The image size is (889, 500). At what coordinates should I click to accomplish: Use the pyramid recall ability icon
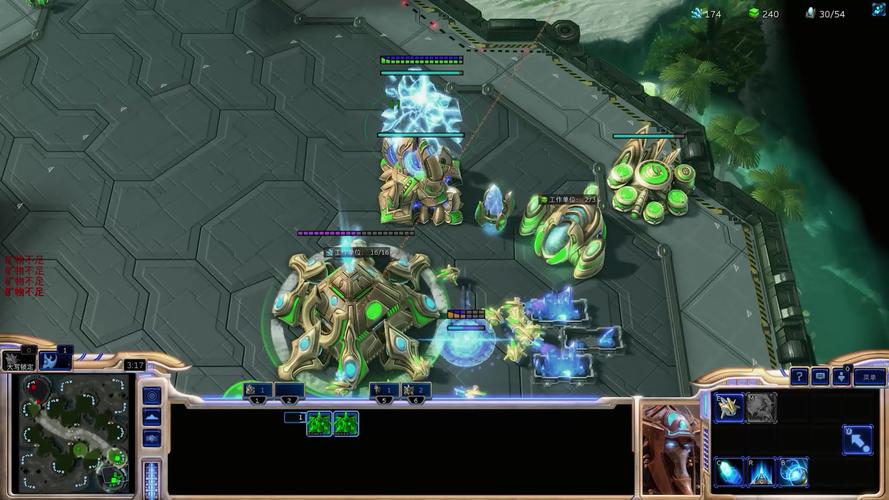click(x=761, y=470)
